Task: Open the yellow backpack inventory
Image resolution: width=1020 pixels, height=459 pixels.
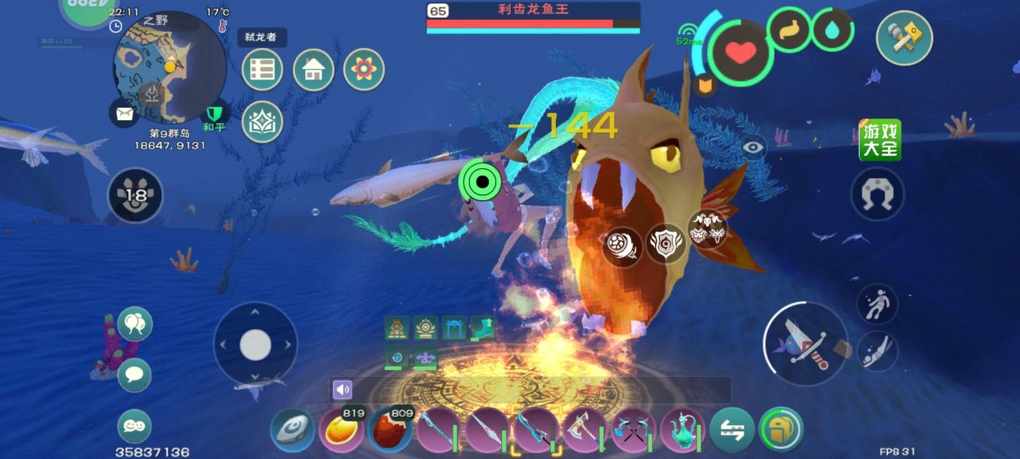Action: coord(781,429)
